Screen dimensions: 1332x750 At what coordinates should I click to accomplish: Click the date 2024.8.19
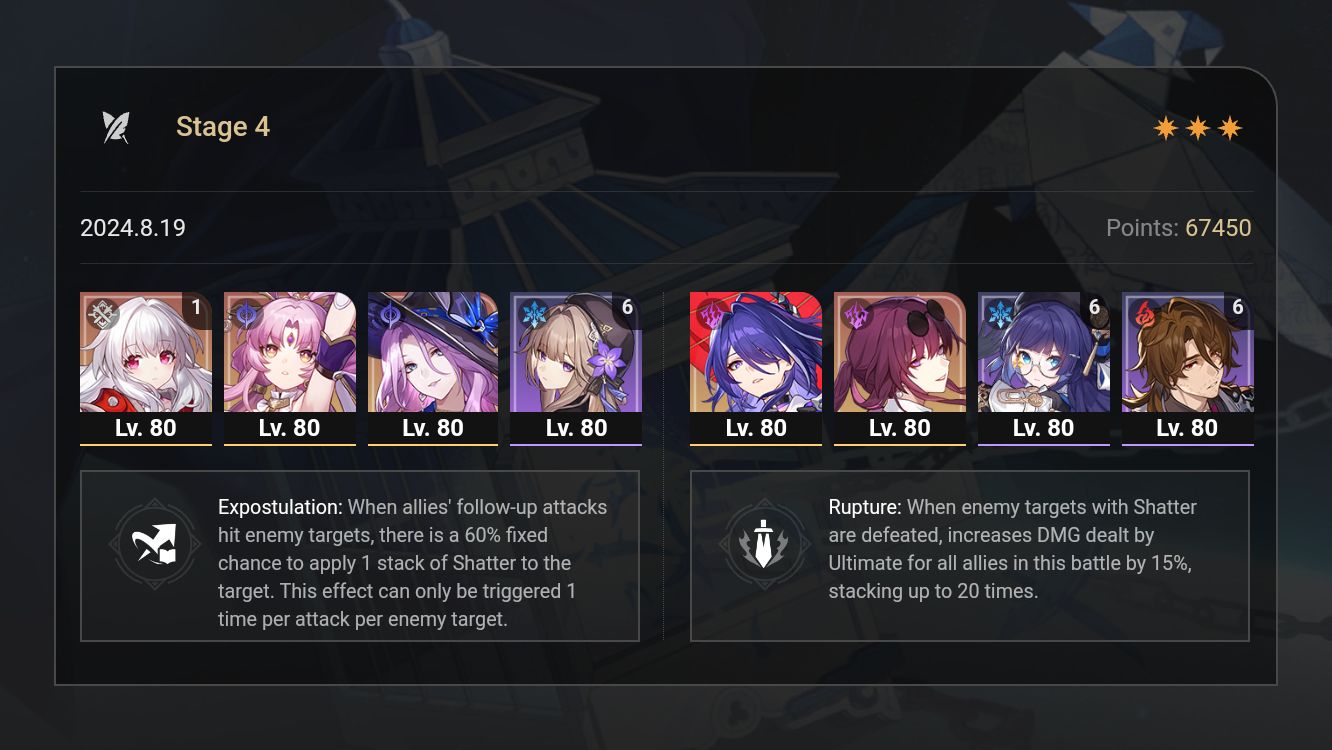coord(132,228)
